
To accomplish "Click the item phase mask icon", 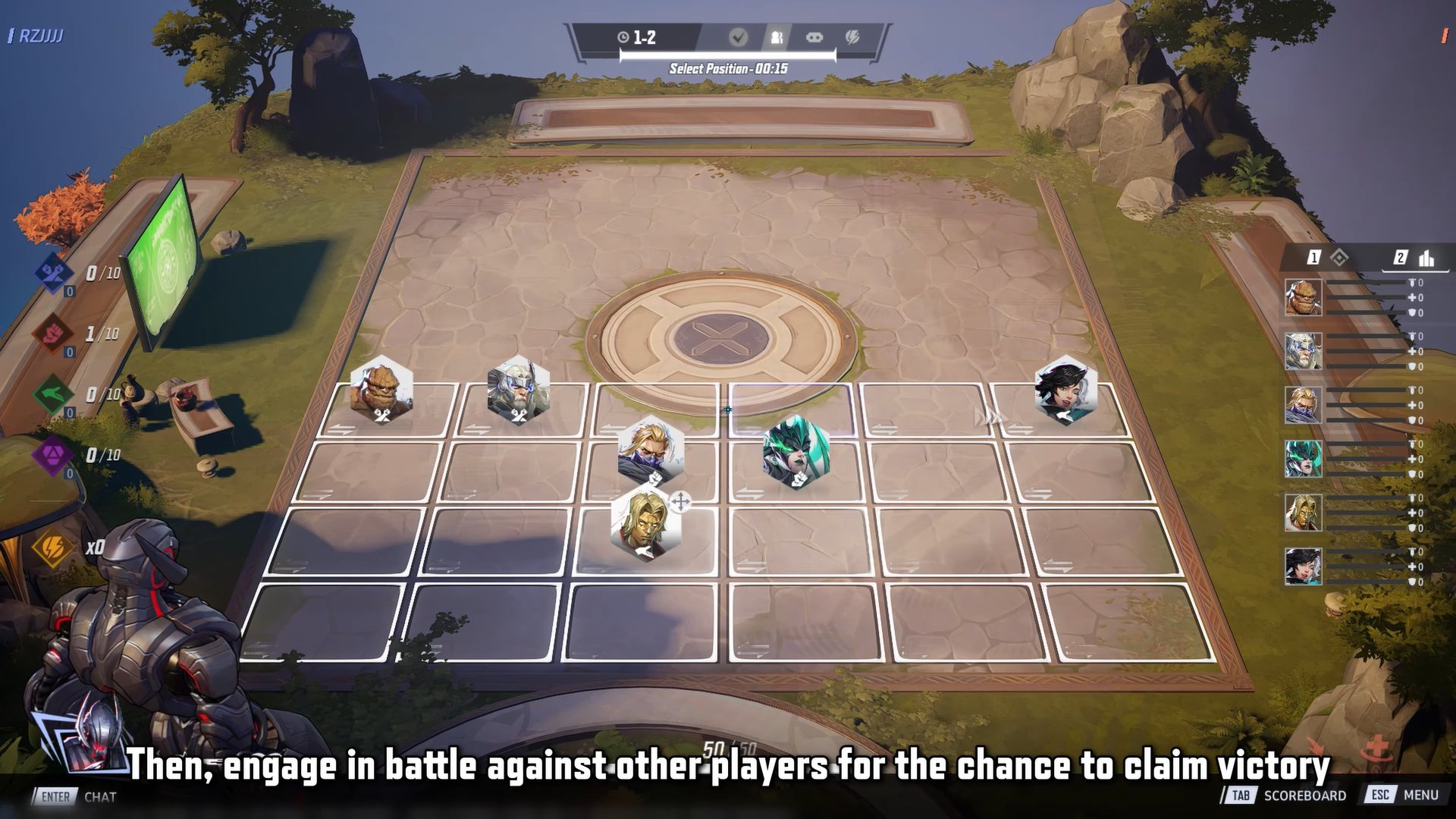I will point(813,36).
